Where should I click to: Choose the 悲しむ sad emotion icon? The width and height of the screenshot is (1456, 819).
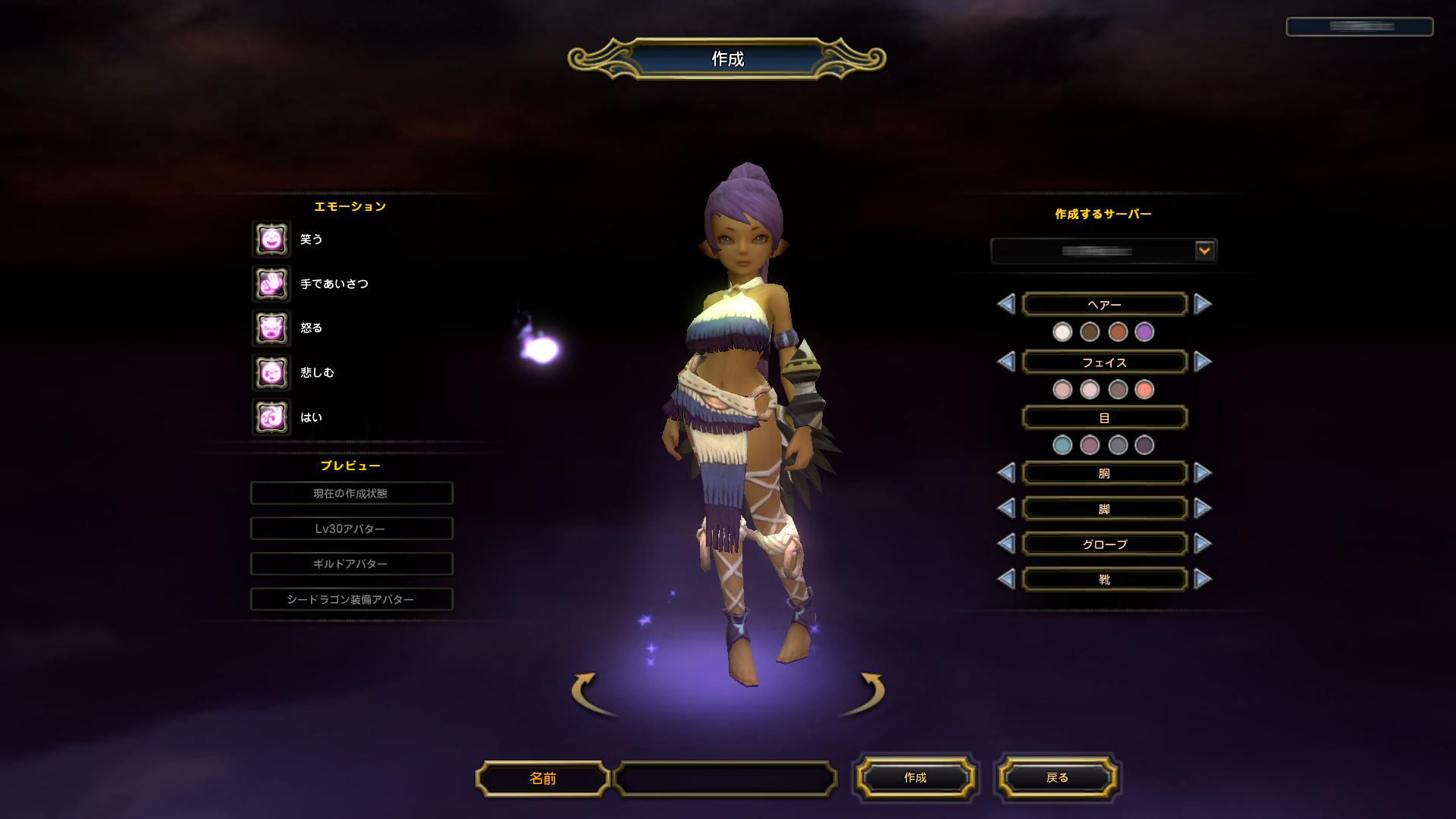[271, 372]
